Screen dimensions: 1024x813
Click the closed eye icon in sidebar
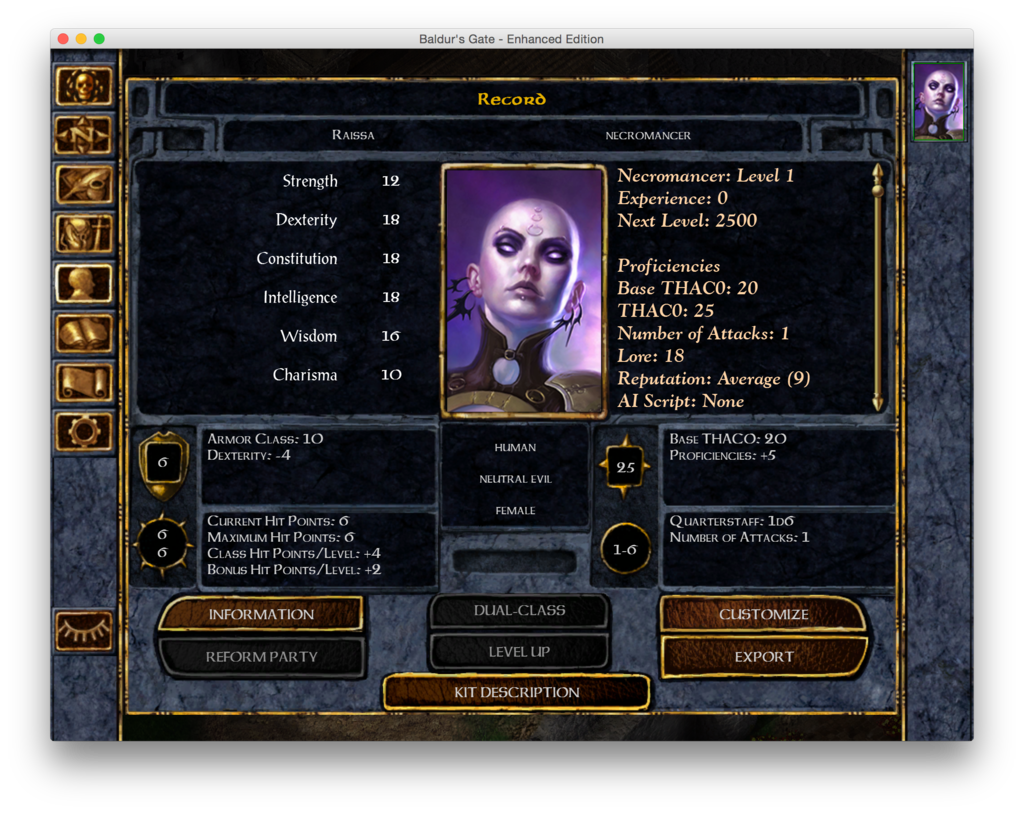[x=84, y=630]
